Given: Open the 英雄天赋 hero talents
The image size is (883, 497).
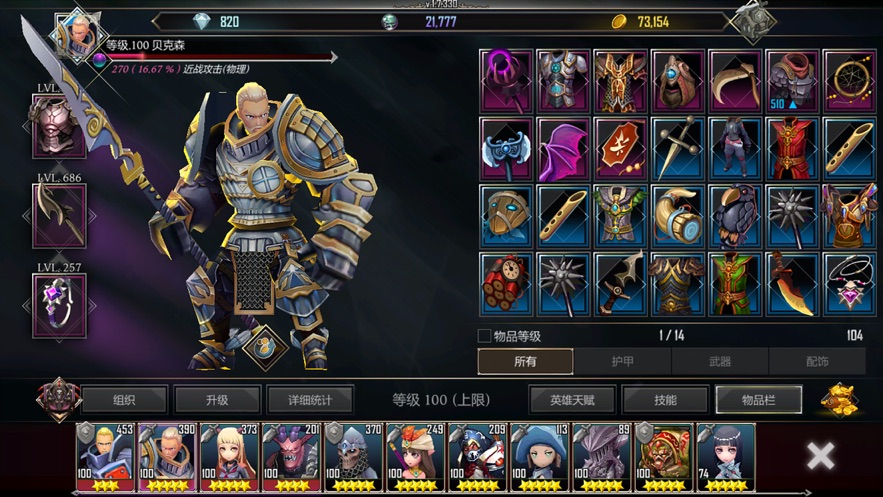Looking at the screenshot, I should tap(572, 400).
